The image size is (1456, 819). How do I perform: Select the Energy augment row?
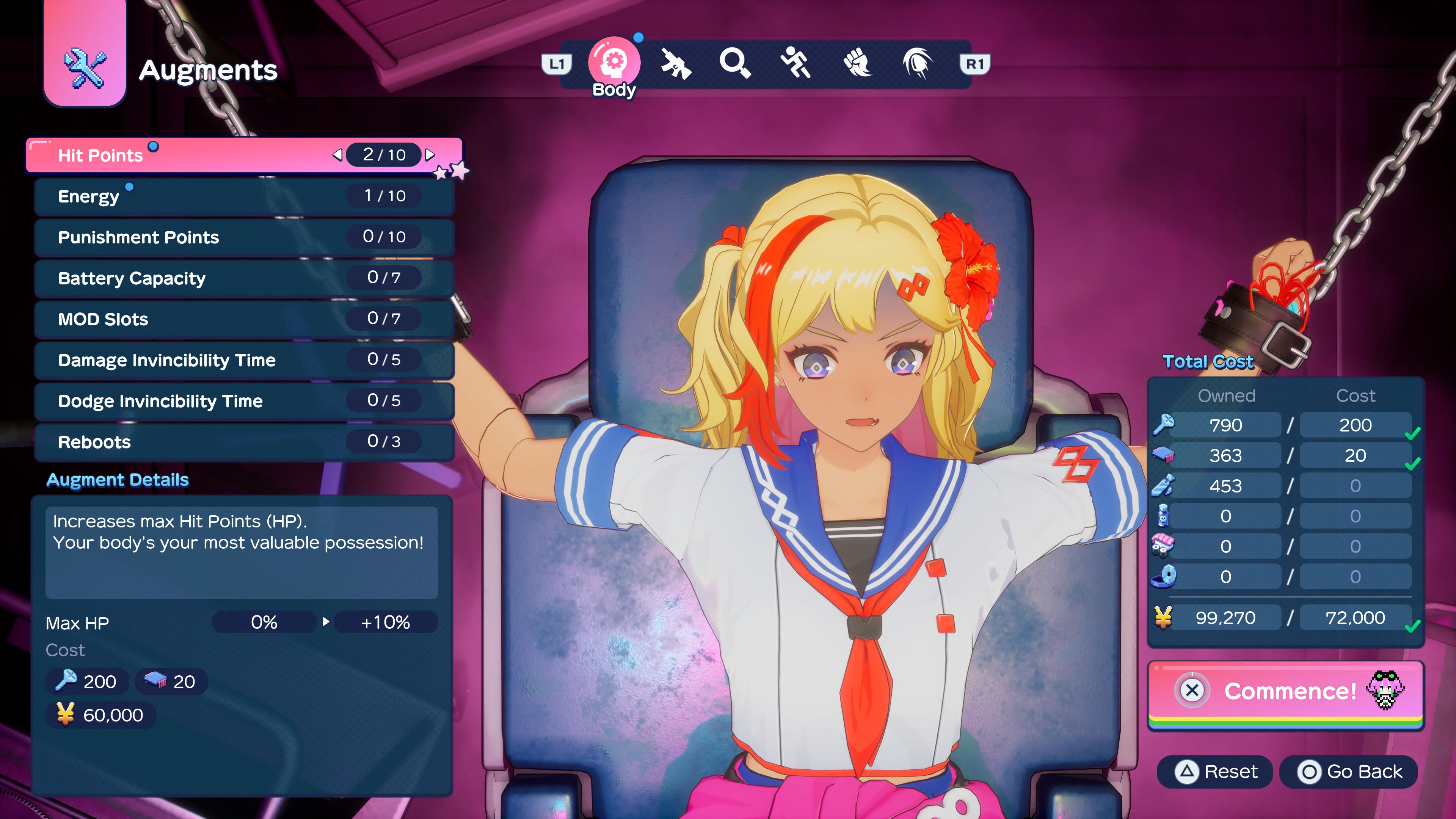(243, 196)
